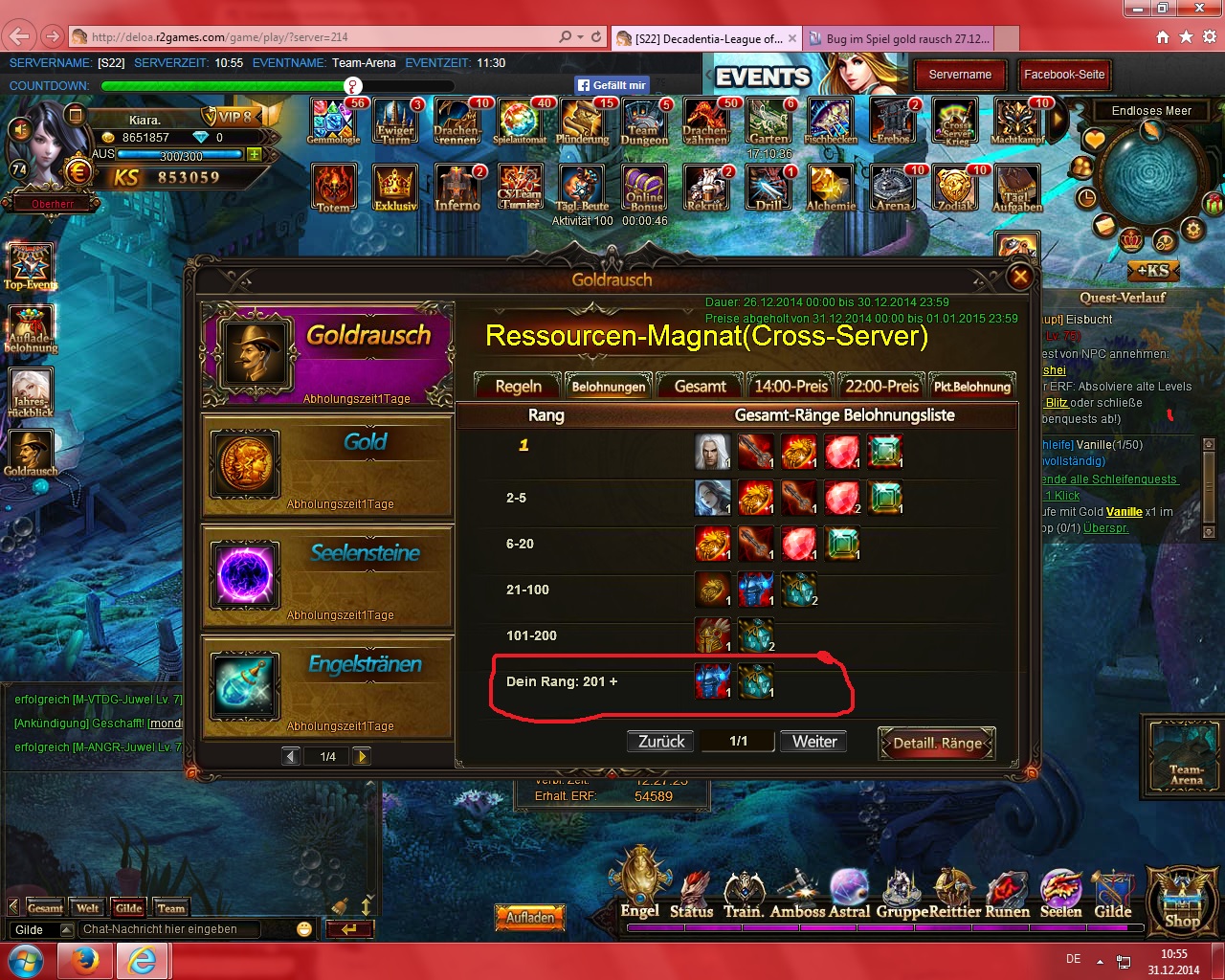
Task: Open the Alchemie icon
Action: 831,187
